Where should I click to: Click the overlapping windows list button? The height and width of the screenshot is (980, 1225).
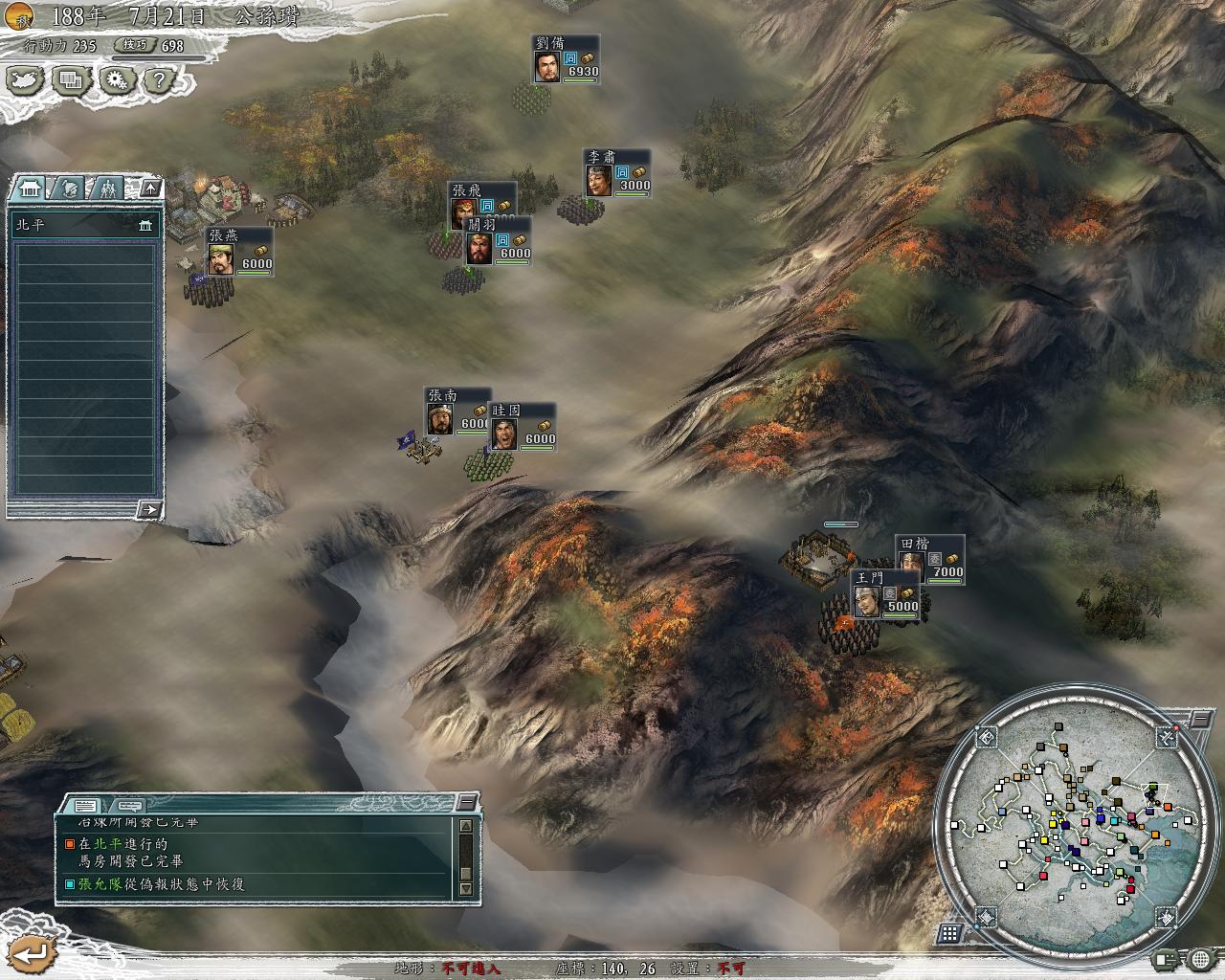(x=71, y=80)
